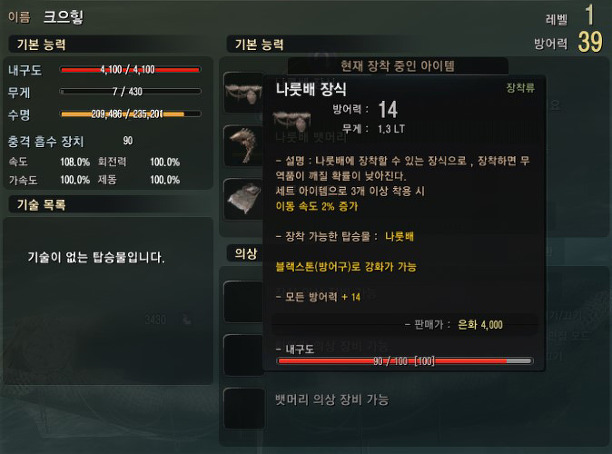Choose the 뱃머리 의상 costume slot
Screen dimensions: 612x454
click(243, 407)
